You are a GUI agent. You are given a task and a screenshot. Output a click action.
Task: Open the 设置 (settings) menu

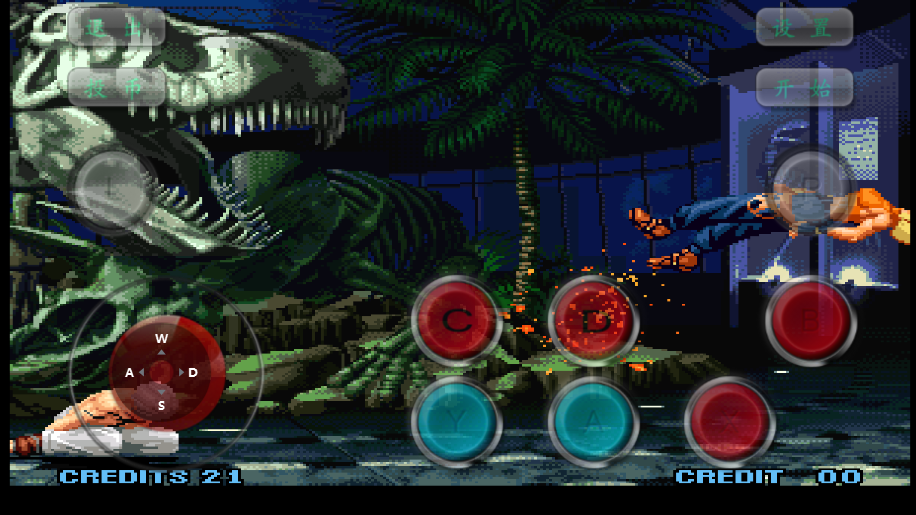coord(804,27)
